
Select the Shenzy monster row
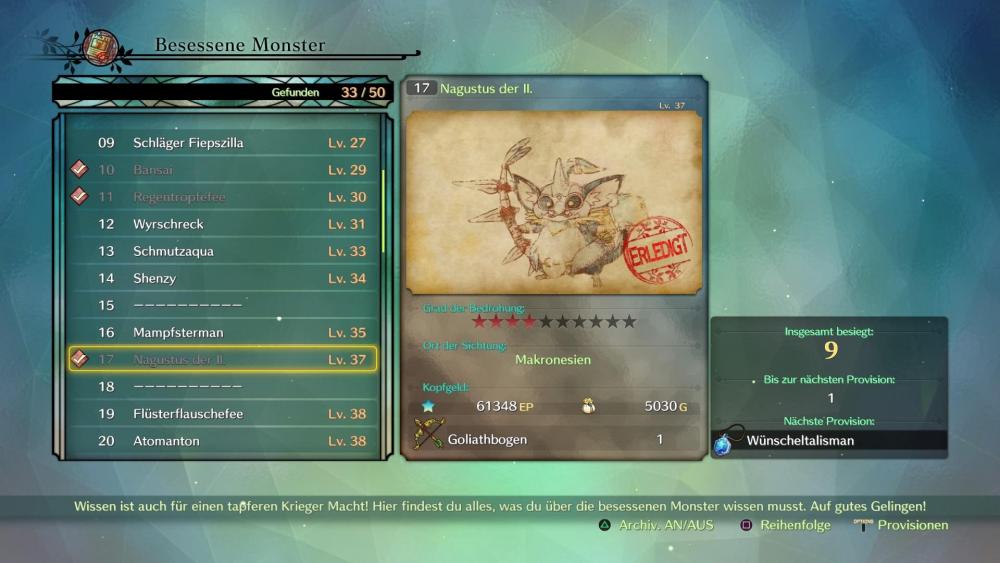222,278
